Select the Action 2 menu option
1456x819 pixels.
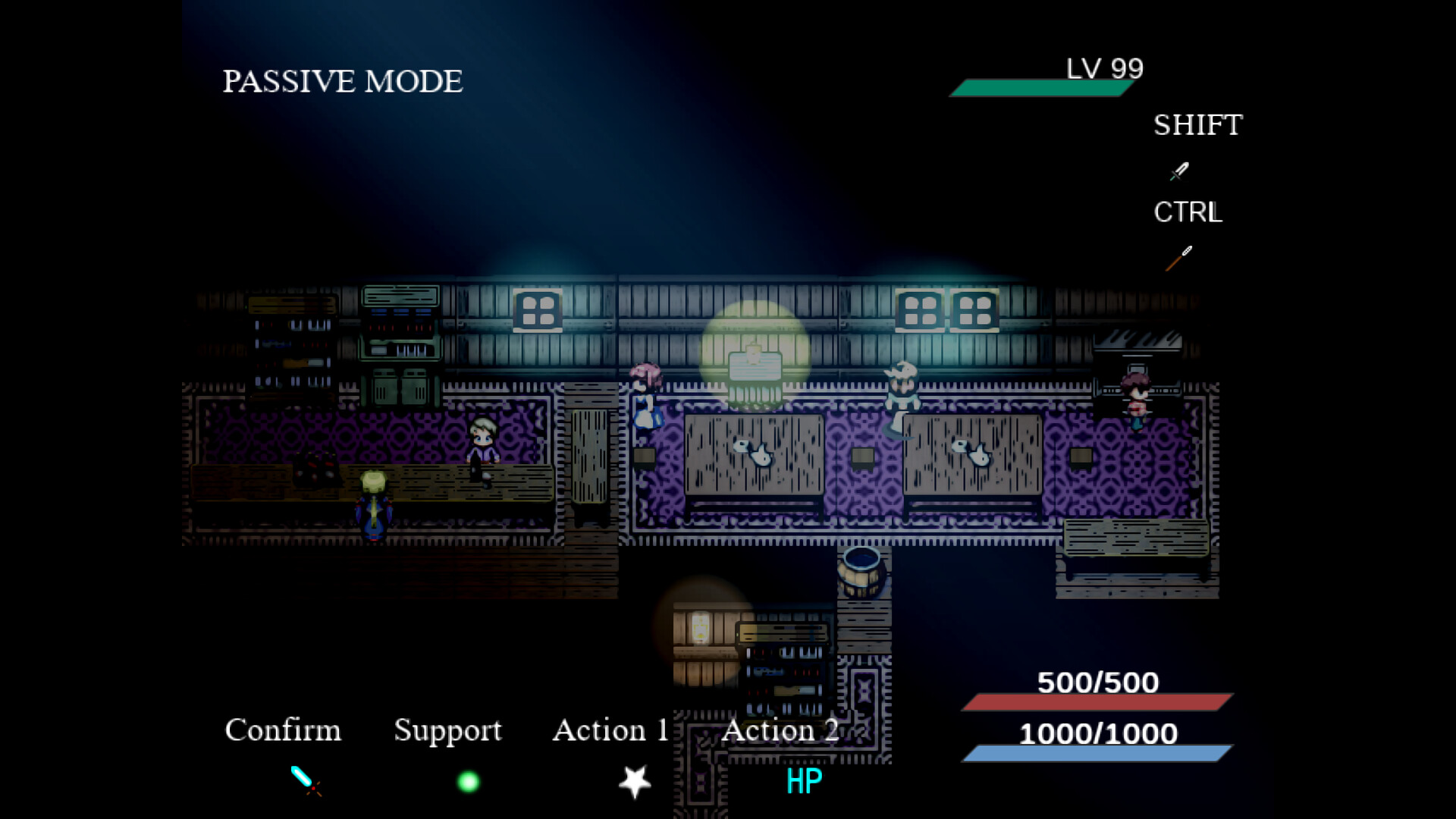[780, 730]
